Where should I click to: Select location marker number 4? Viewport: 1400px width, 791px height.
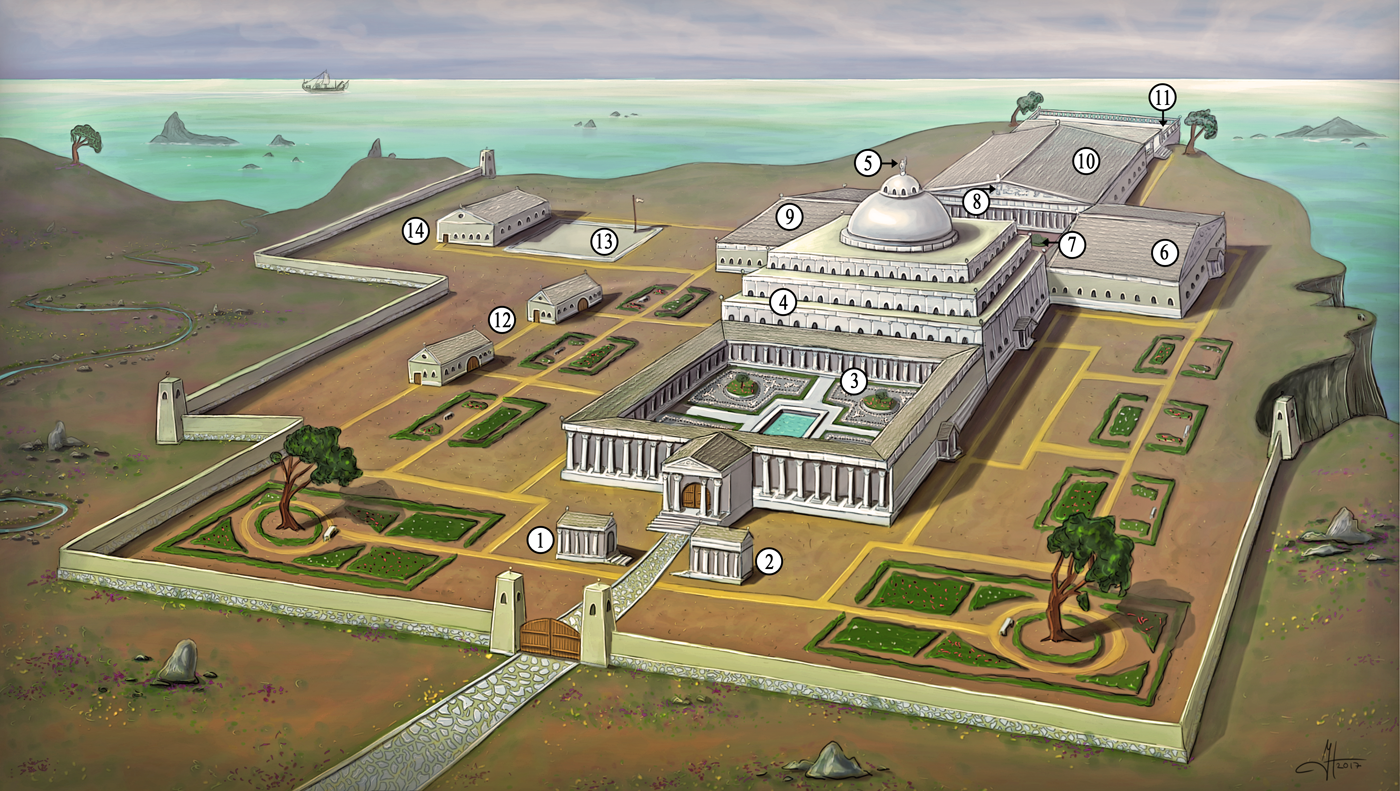pyautogui.click(x=782, y=300)
